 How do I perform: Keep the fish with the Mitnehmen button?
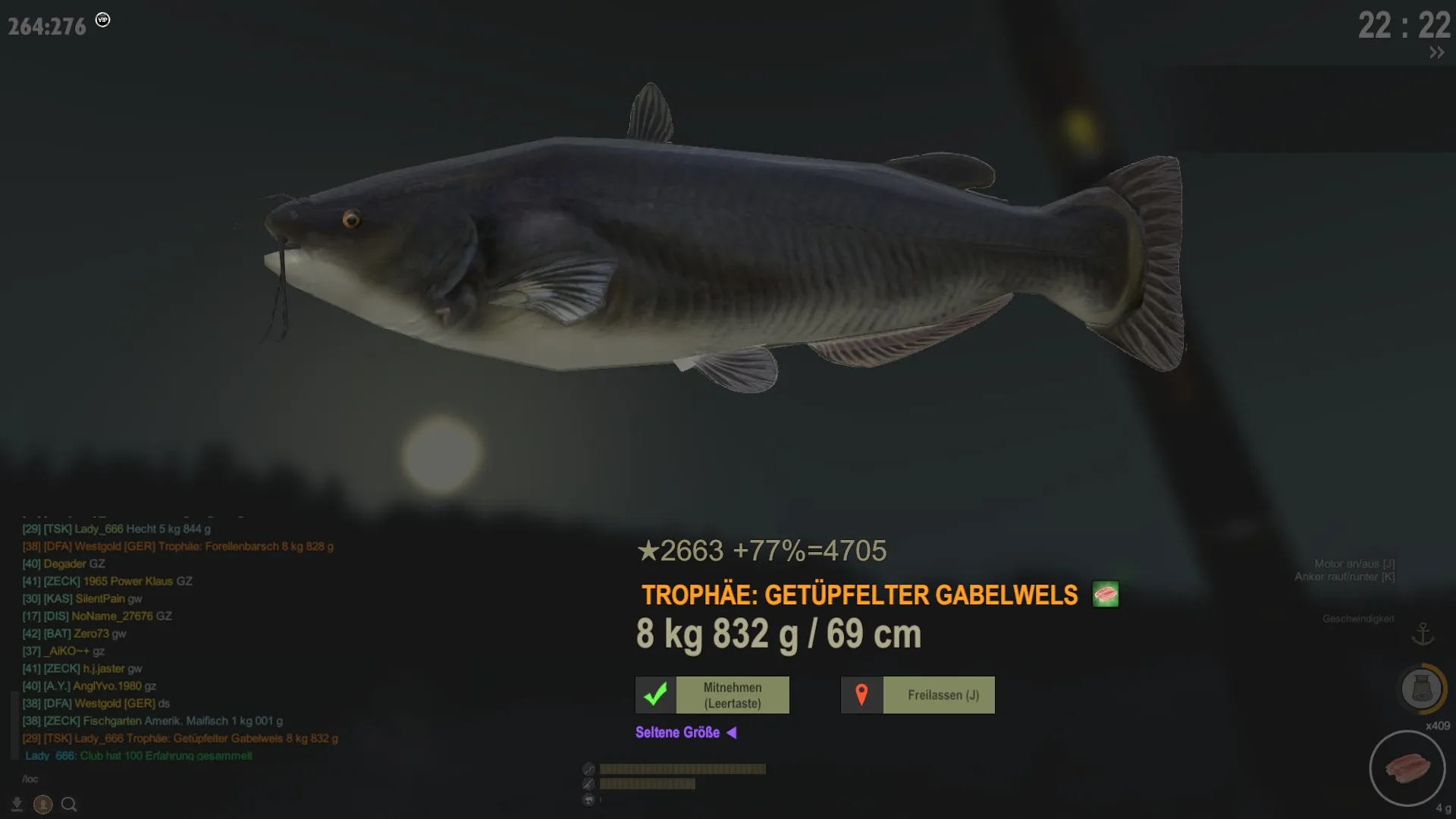(x=712, y=695)
